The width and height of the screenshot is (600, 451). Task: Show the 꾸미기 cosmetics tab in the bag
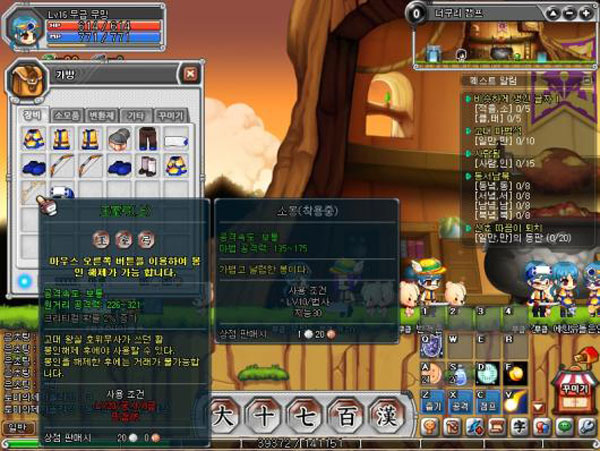(x=171, y=116)
